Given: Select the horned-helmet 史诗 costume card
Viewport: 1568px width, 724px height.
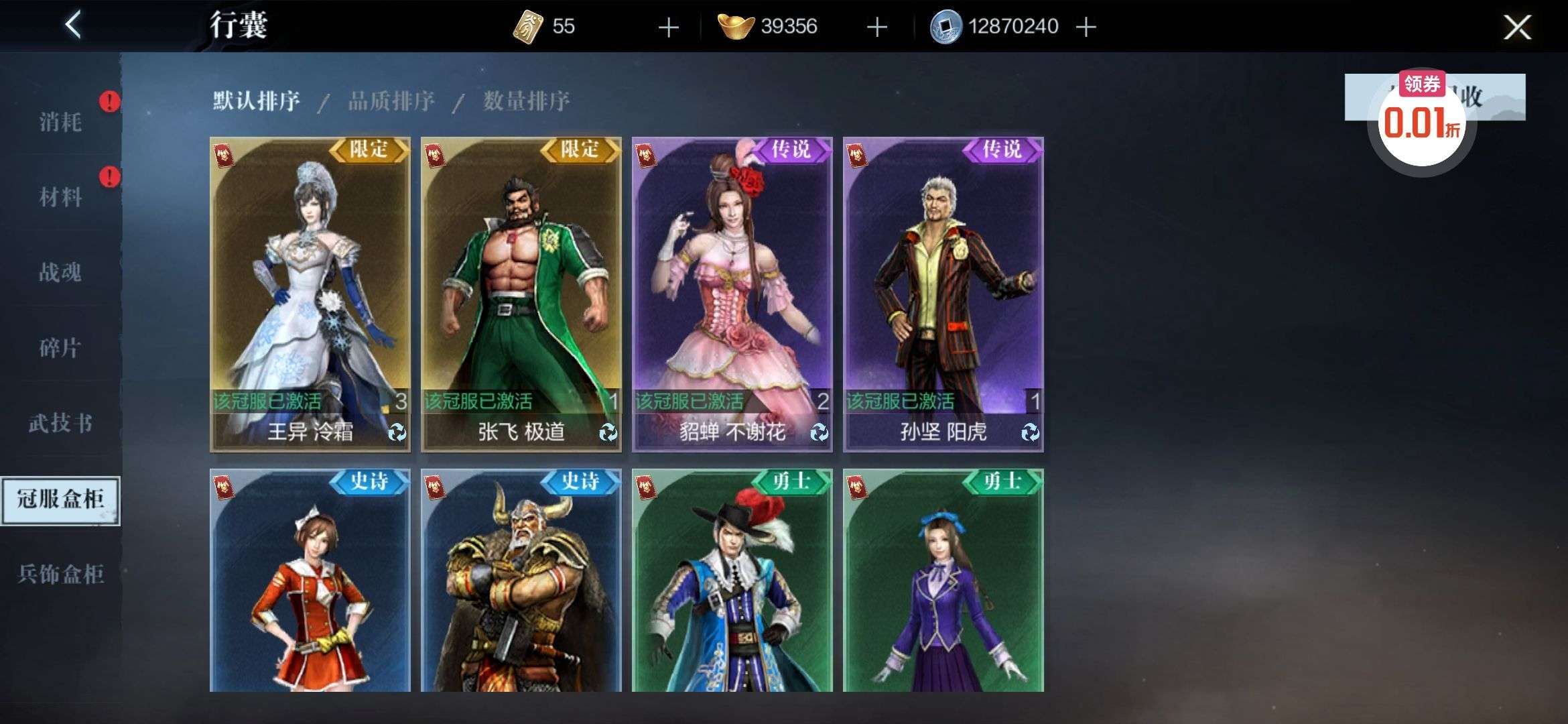Looking at the screenshot, I should pos(521,580).
